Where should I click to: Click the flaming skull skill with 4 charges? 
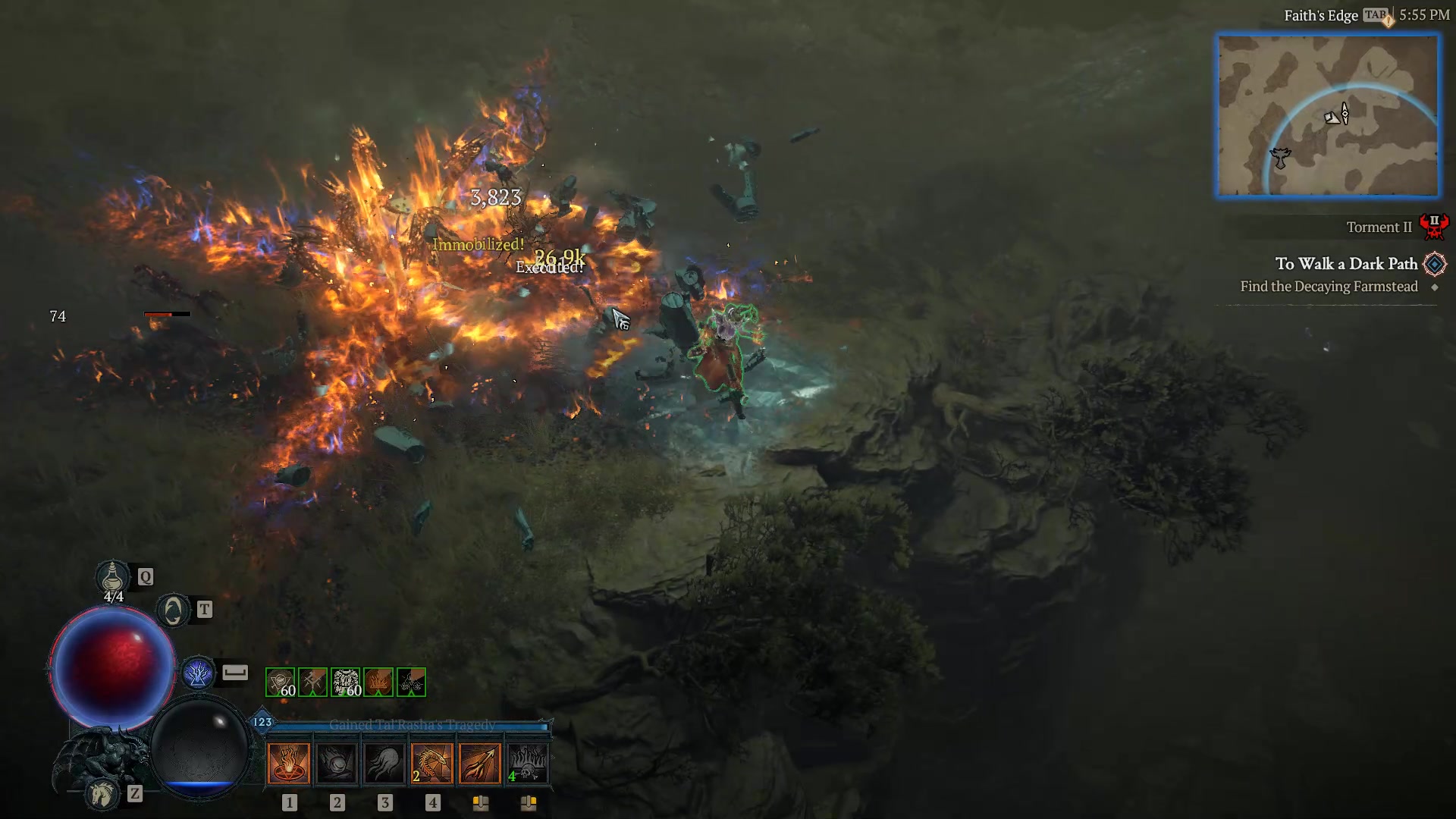click(530, 764)
